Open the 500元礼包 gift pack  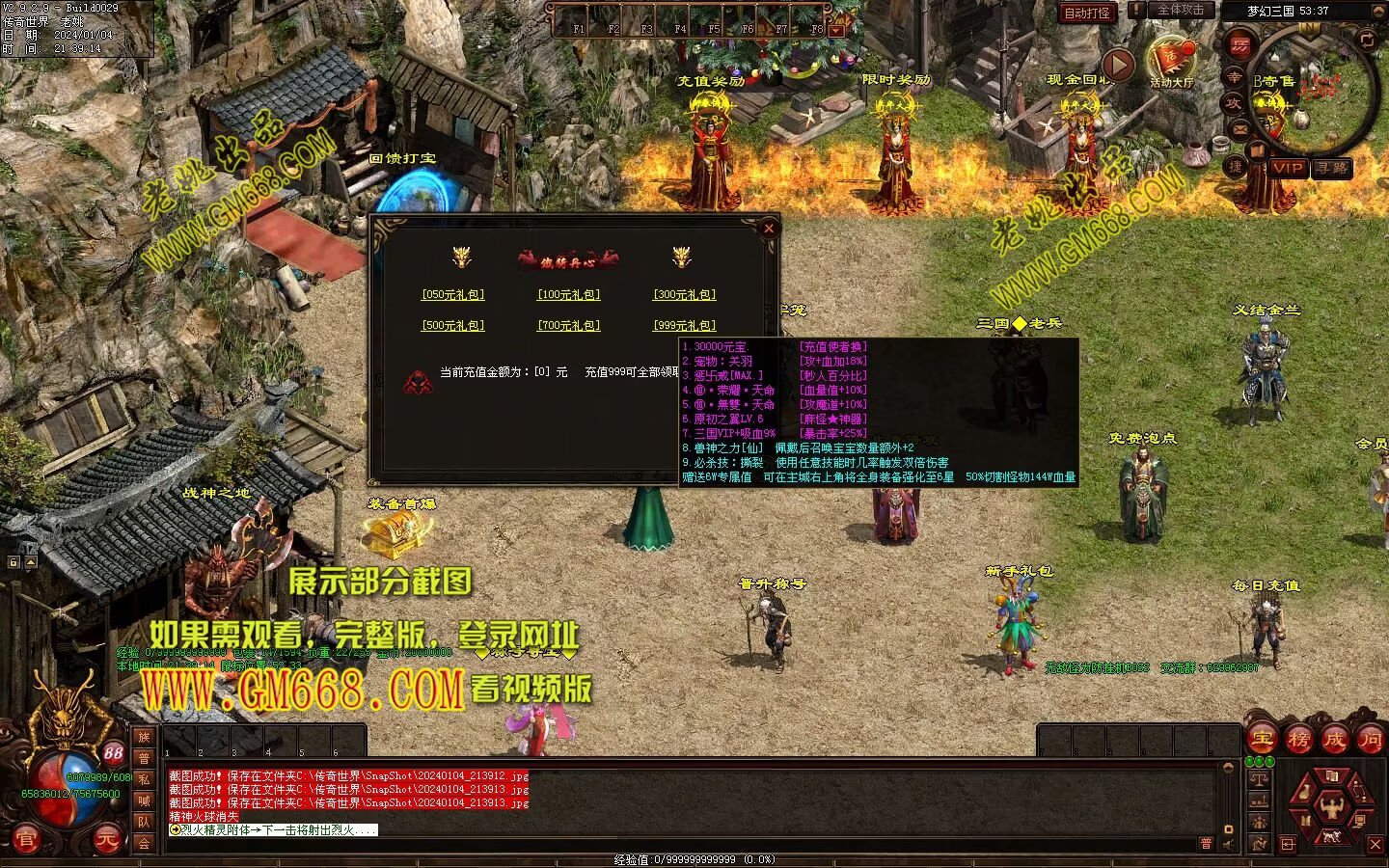pos(452,326)
